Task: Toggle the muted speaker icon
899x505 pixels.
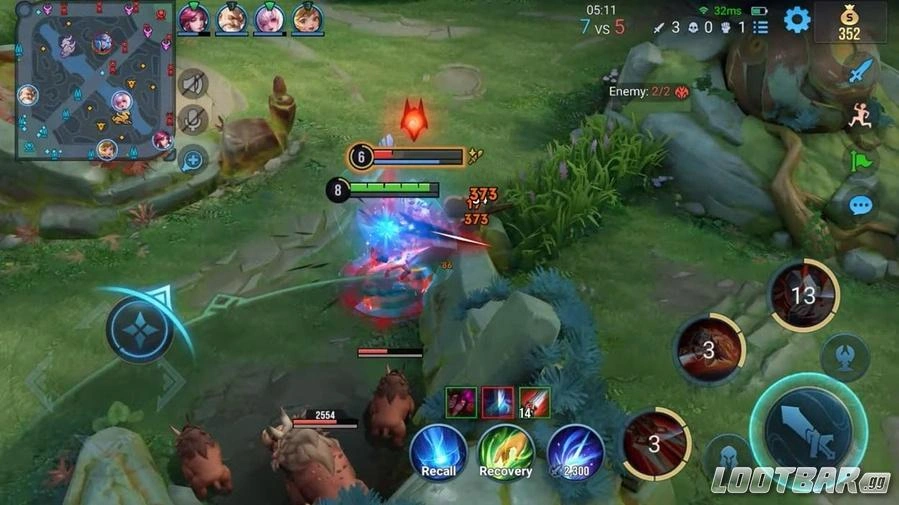Action: coord(193,83)
